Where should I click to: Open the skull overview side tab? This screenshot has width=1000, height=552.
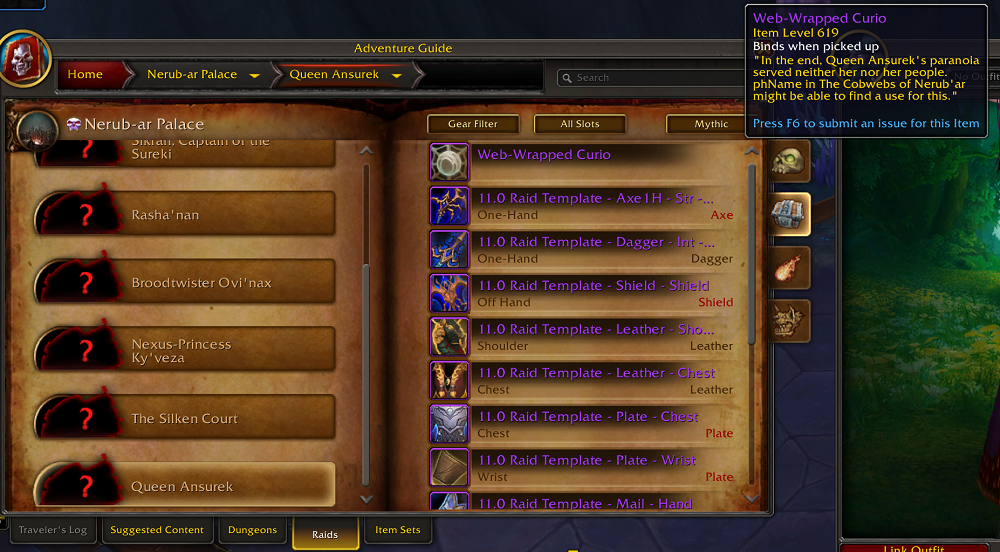tap(788, 162)
